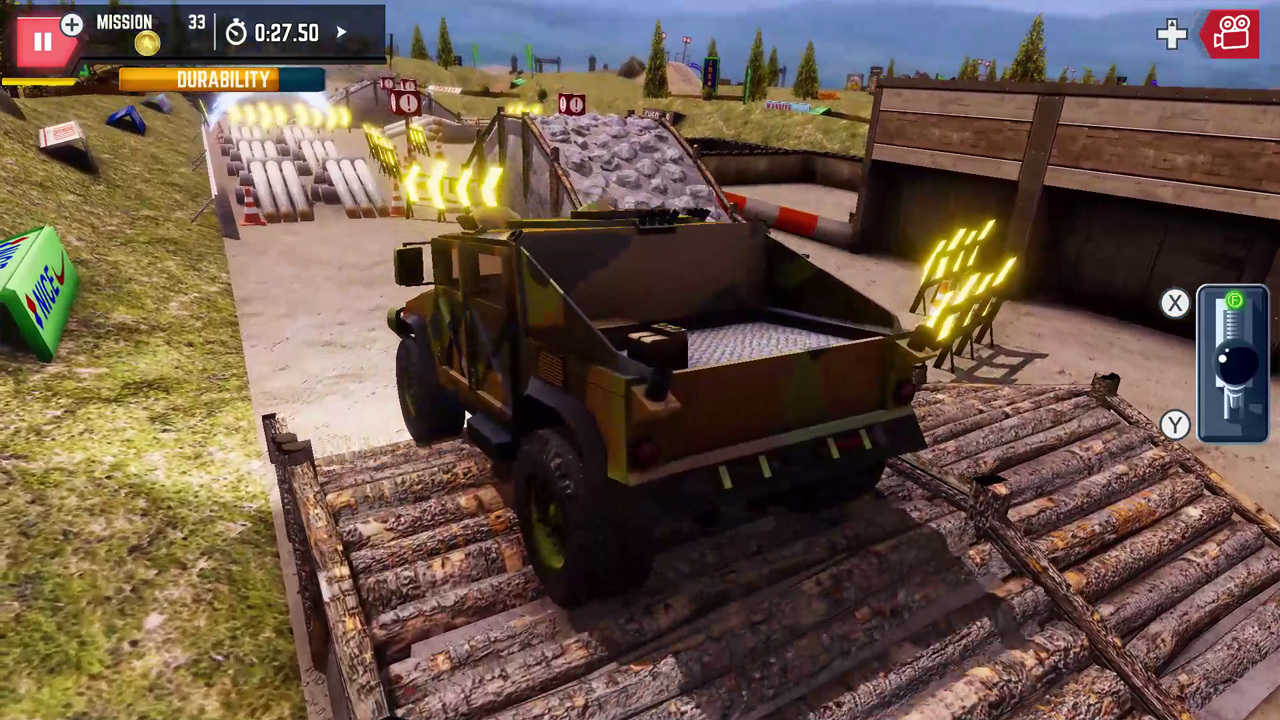Open the camera view switcher plus icon
Viewport: 1280px width, 720px height.
tap(1171, 35)
